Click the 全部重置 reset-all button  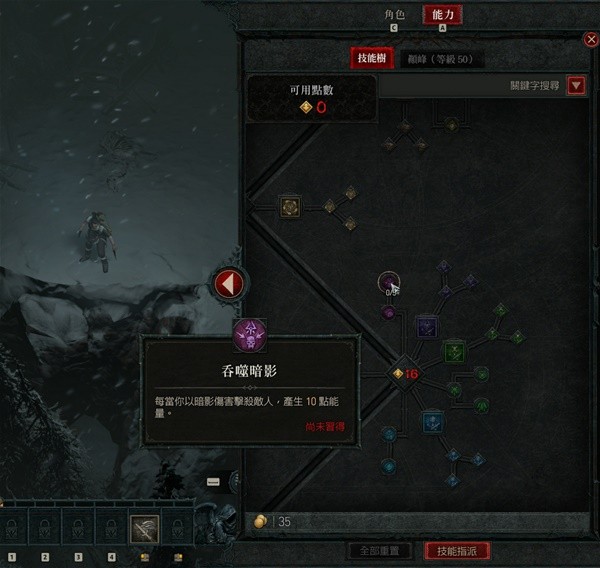381,551
